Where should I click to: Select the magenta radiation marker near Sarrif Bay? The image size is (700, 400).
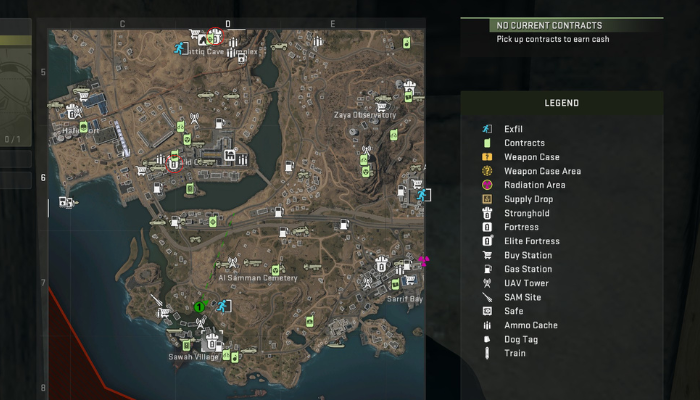pos(424,261)
